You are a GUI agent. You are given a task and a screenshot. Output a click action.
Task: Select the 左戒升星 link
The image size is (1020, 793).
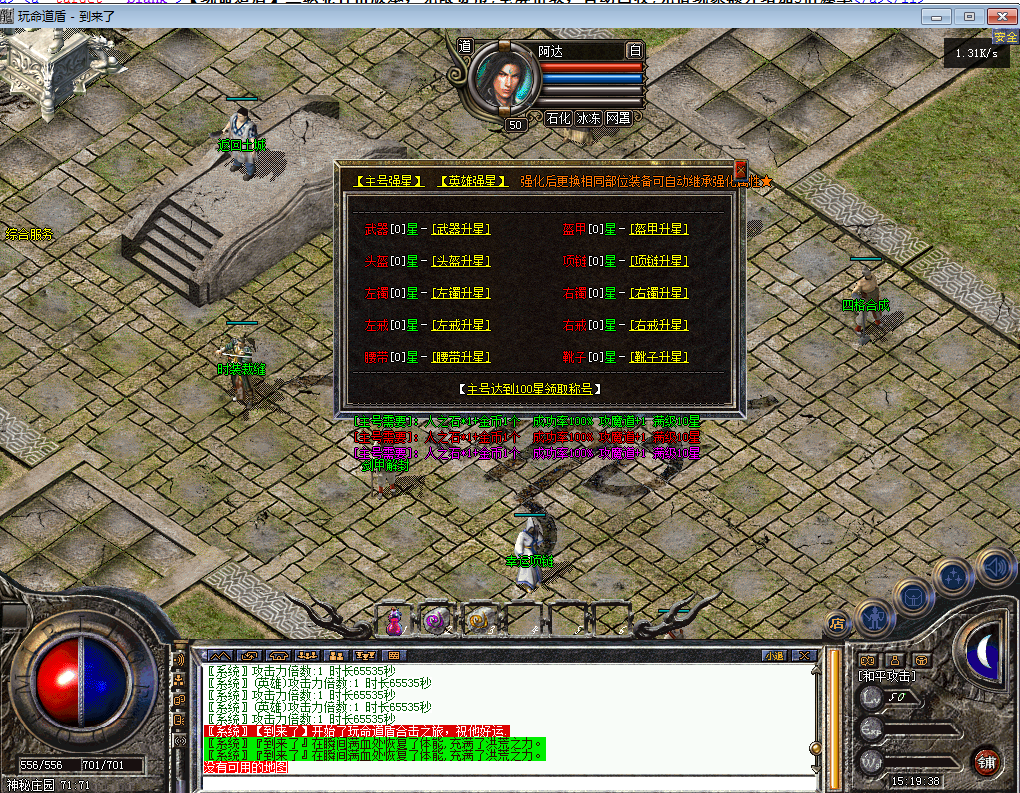461,326
